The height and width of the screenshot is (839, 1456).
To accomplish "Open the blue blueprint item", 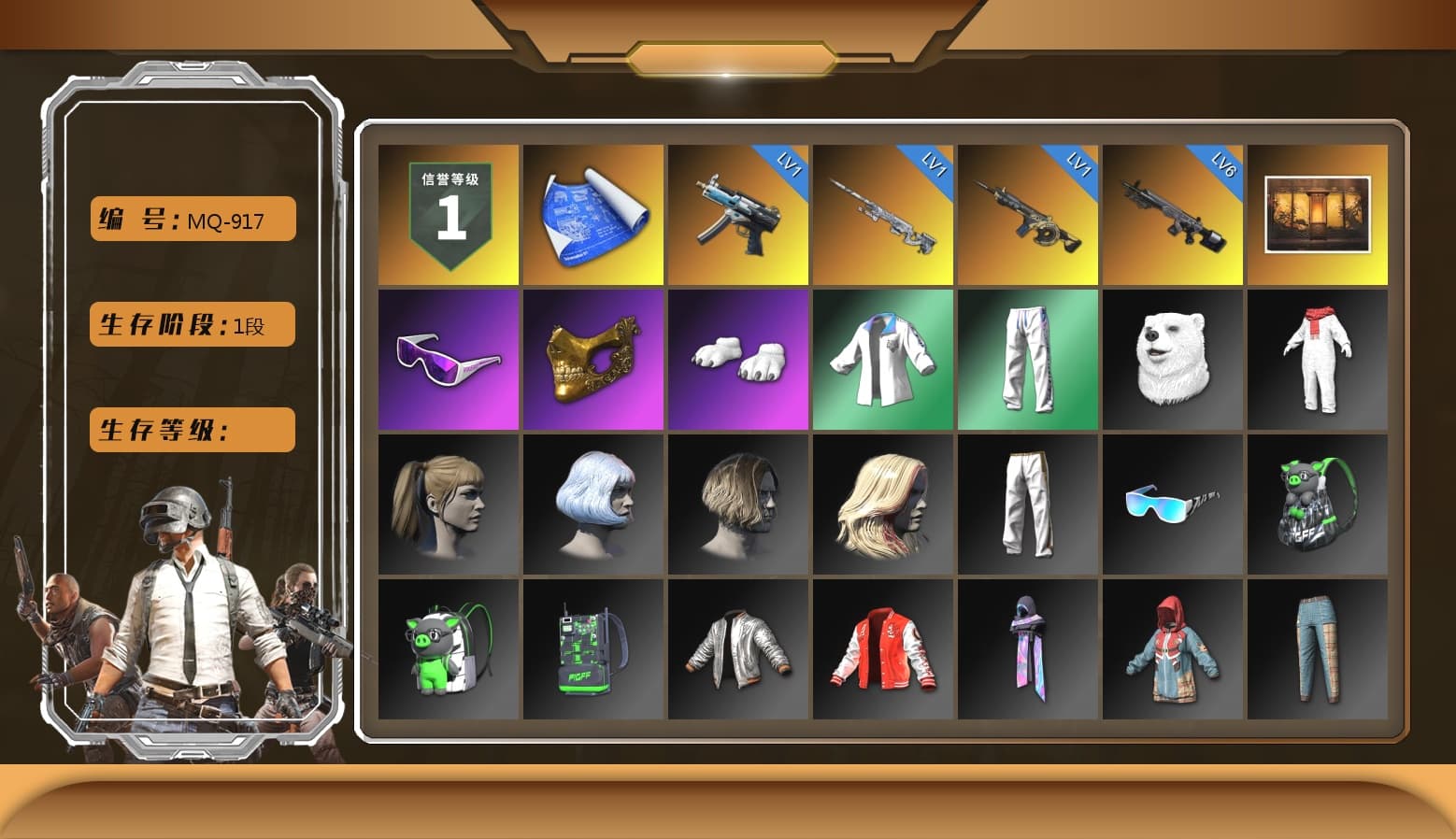I will coord(592,214).
